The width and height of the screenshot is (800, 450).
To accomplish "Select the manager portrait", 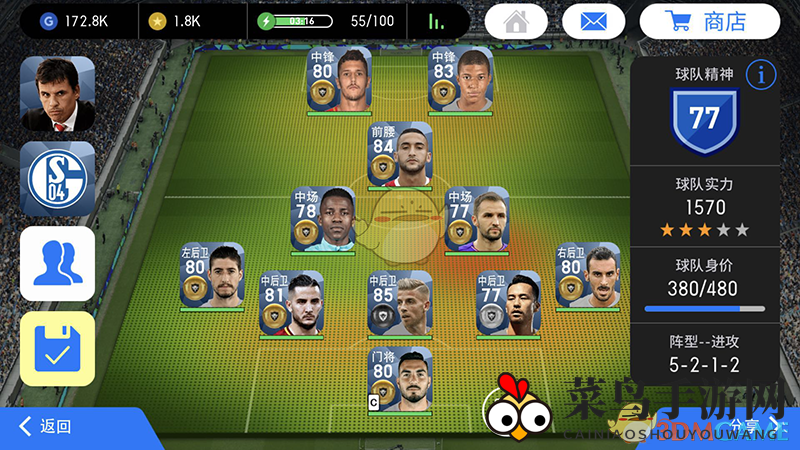I will tap(57, 94).
